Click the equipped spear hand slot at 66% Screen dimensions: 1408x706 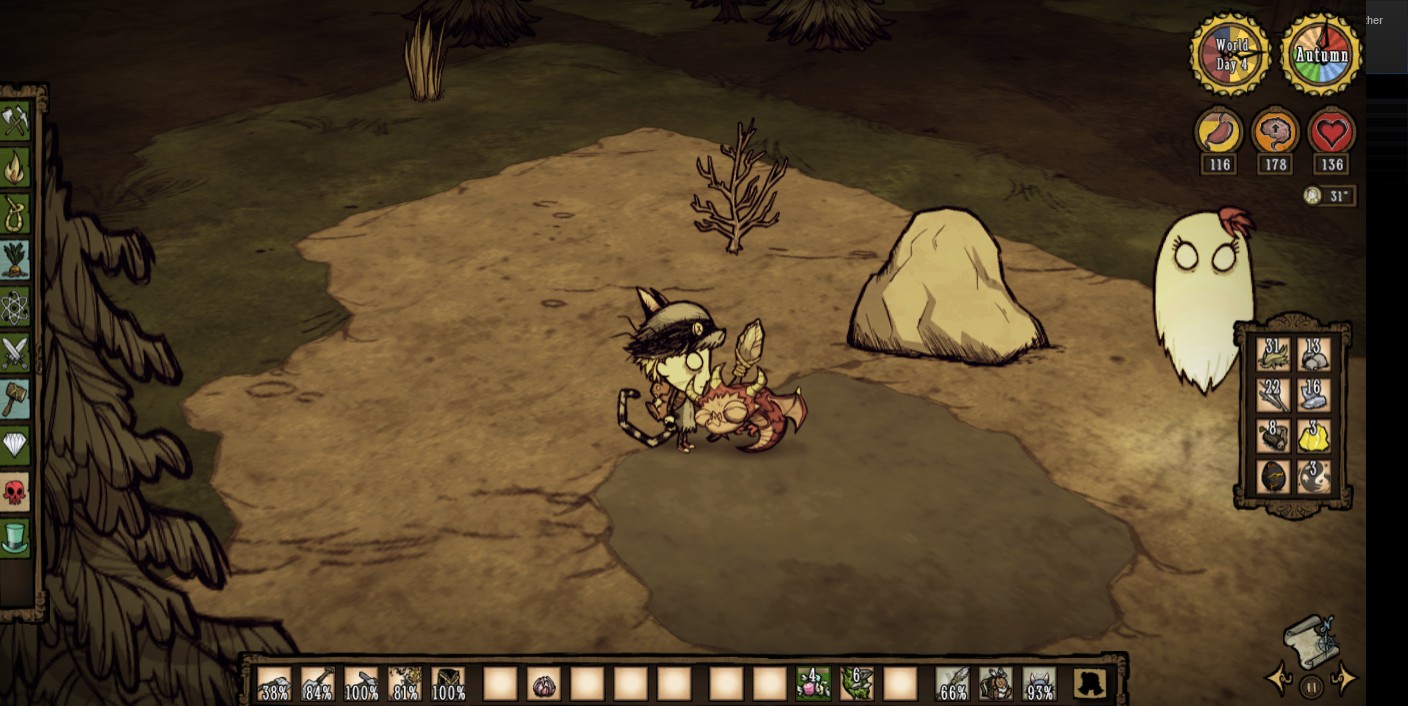point(953,684)
